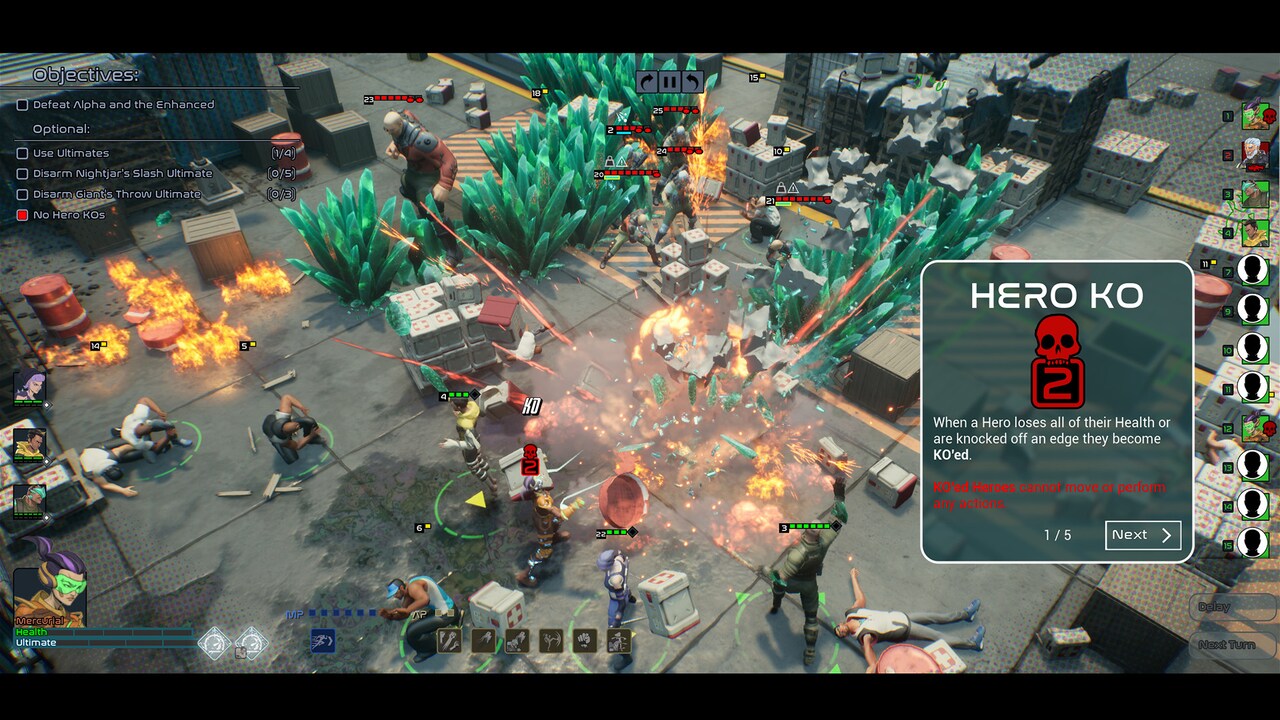Select the white-haired portrait at turn 2

pos(1255,155)
